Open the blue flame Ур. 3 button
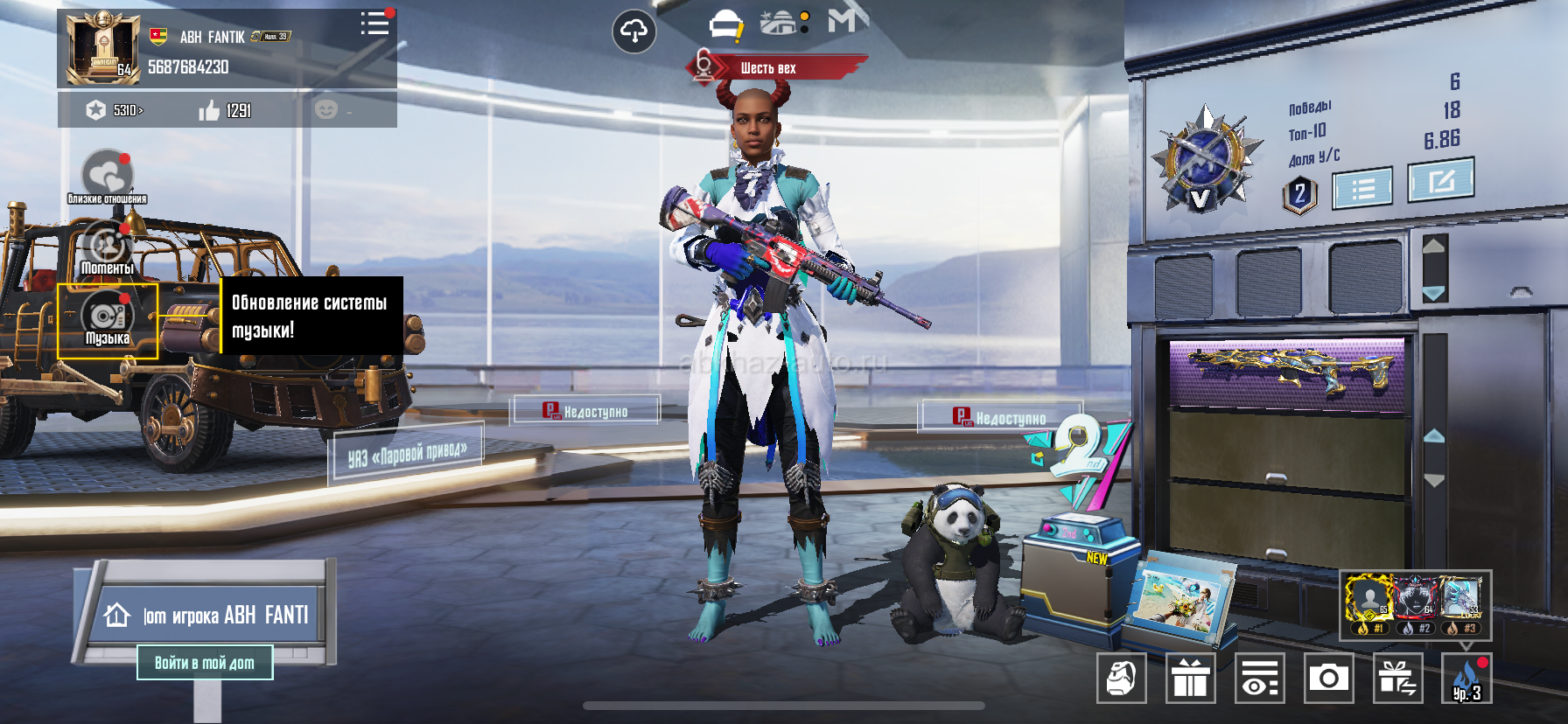Viewport: 1568px width, 724px height. [1466, 679]
